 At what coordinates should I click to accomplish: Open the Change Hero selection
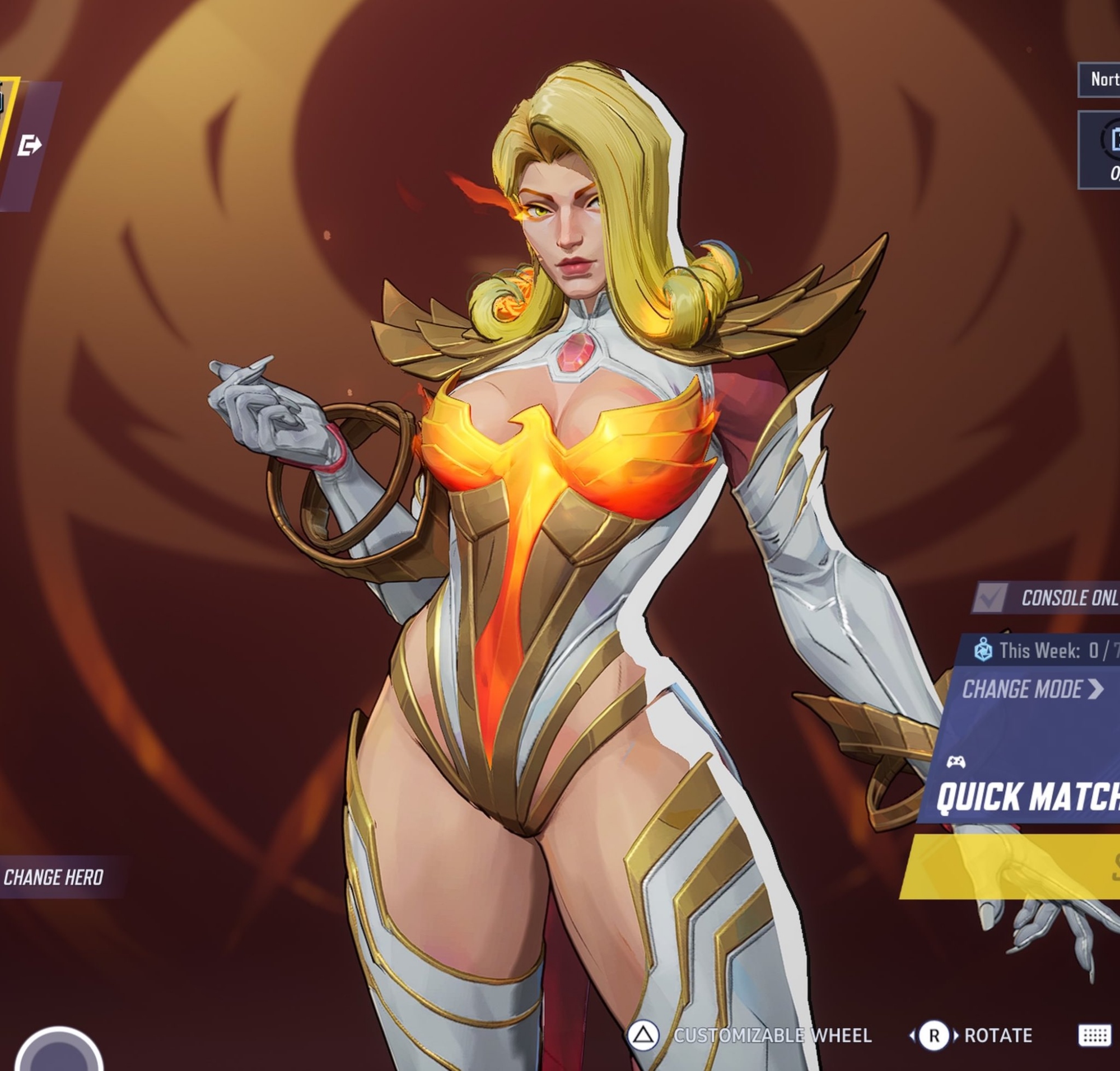point(54,877)
